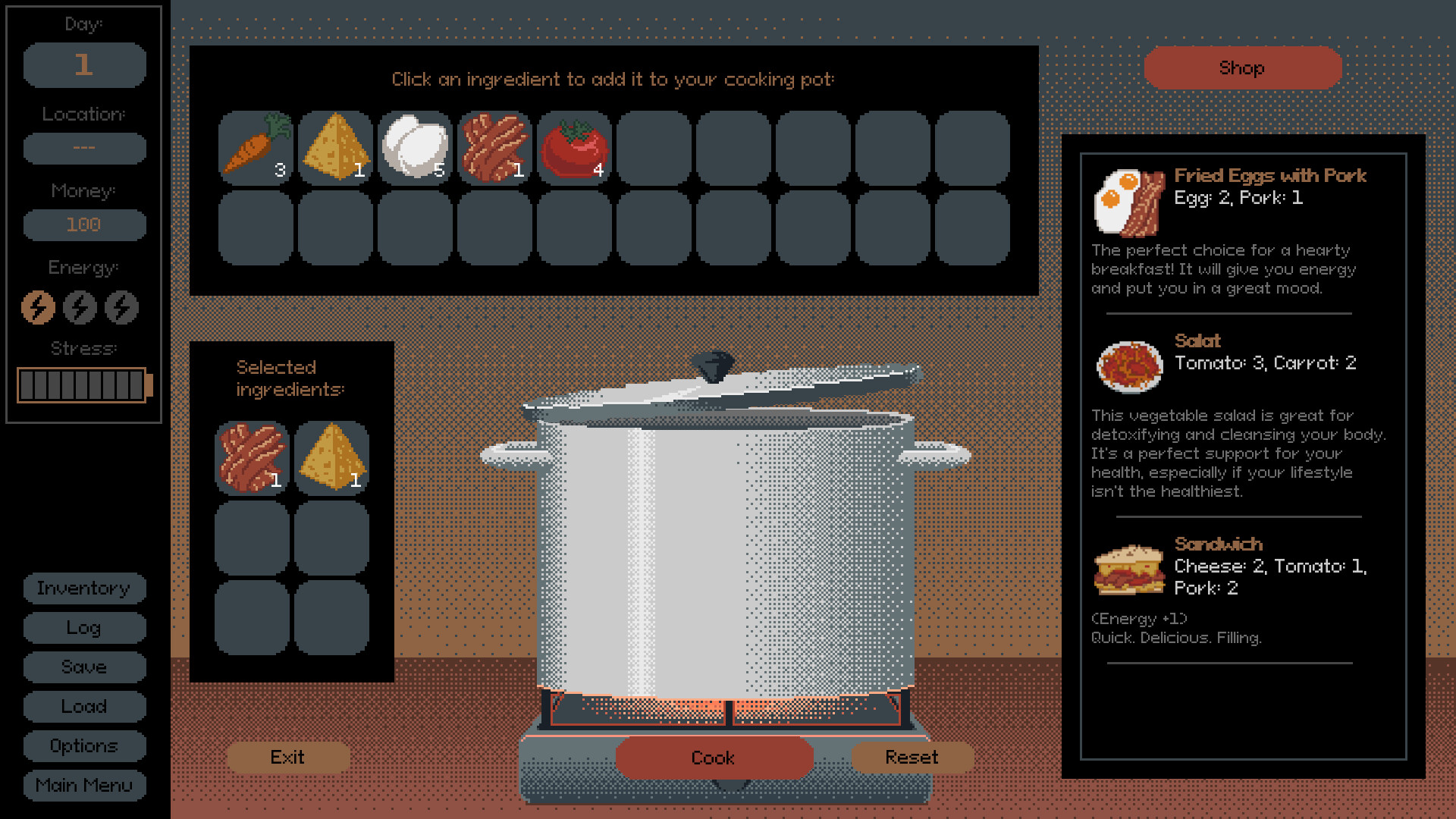Select the Salat recipe icon
The image size is (1456, 819).
(1129, 367)
